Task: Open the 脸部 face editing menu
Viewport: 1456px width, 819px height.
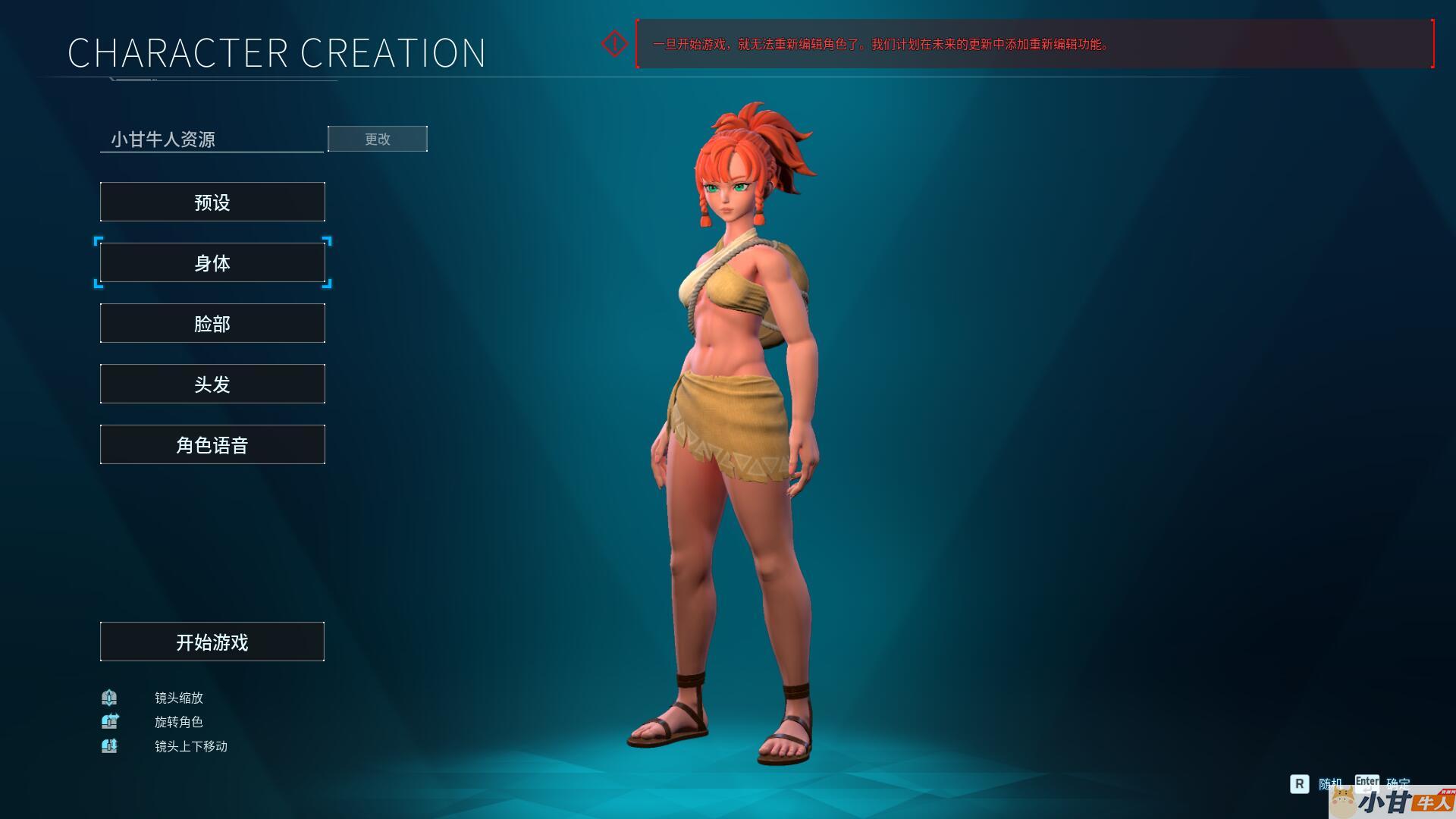Action: tap(212, 323)
